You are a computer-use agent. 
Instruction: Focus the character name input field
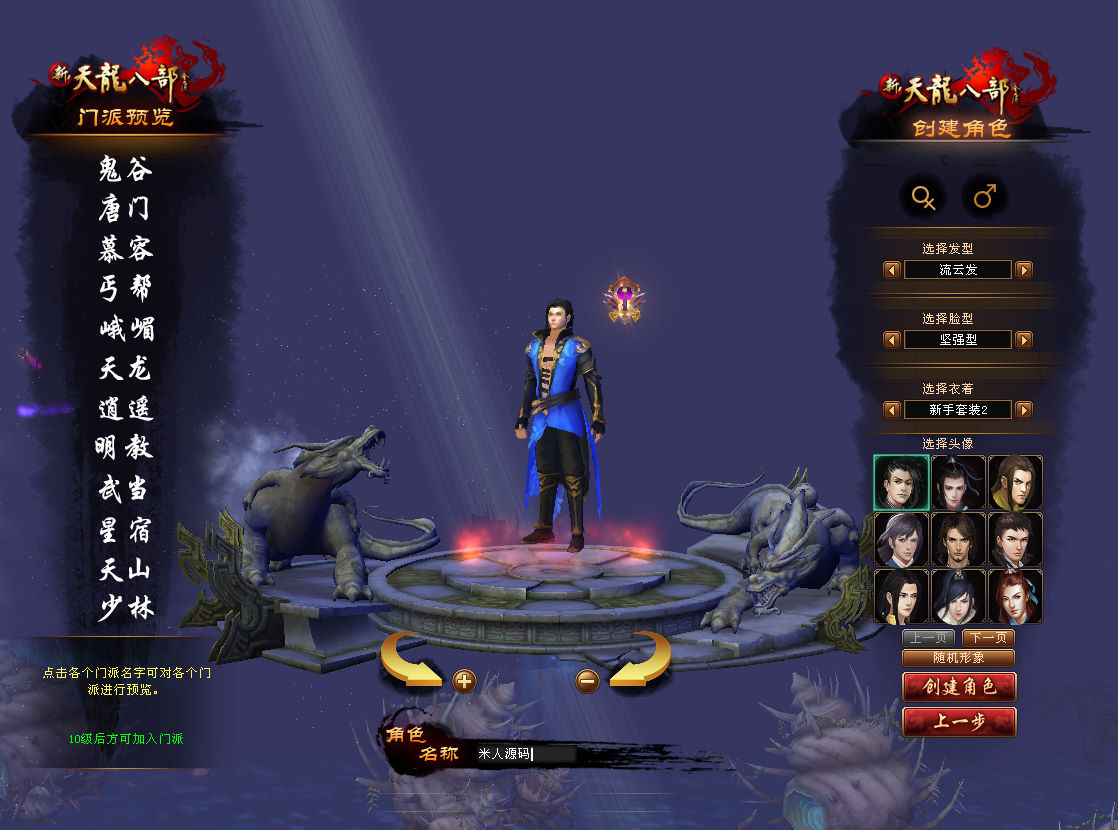coord(525,754)
